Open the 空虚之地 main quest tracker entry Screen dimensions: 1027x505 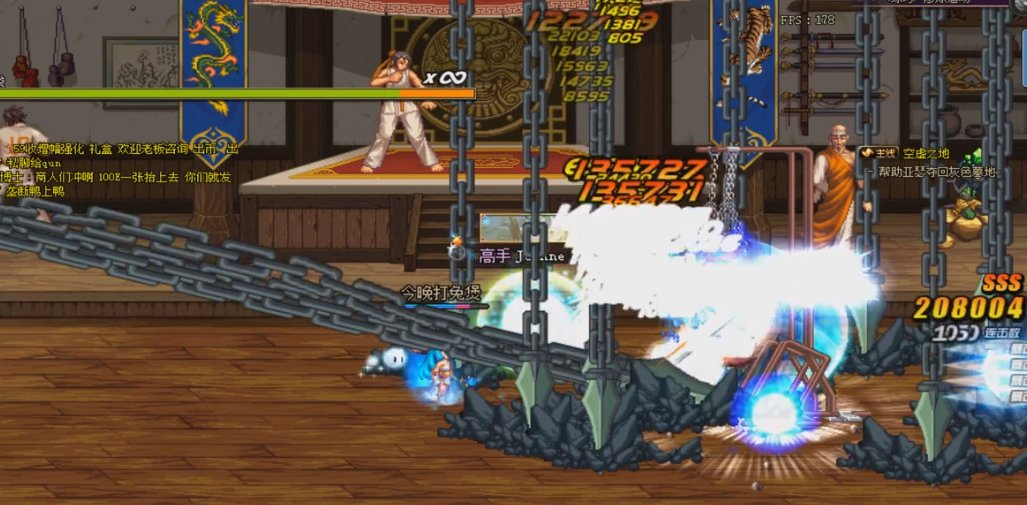coord(926,154)
